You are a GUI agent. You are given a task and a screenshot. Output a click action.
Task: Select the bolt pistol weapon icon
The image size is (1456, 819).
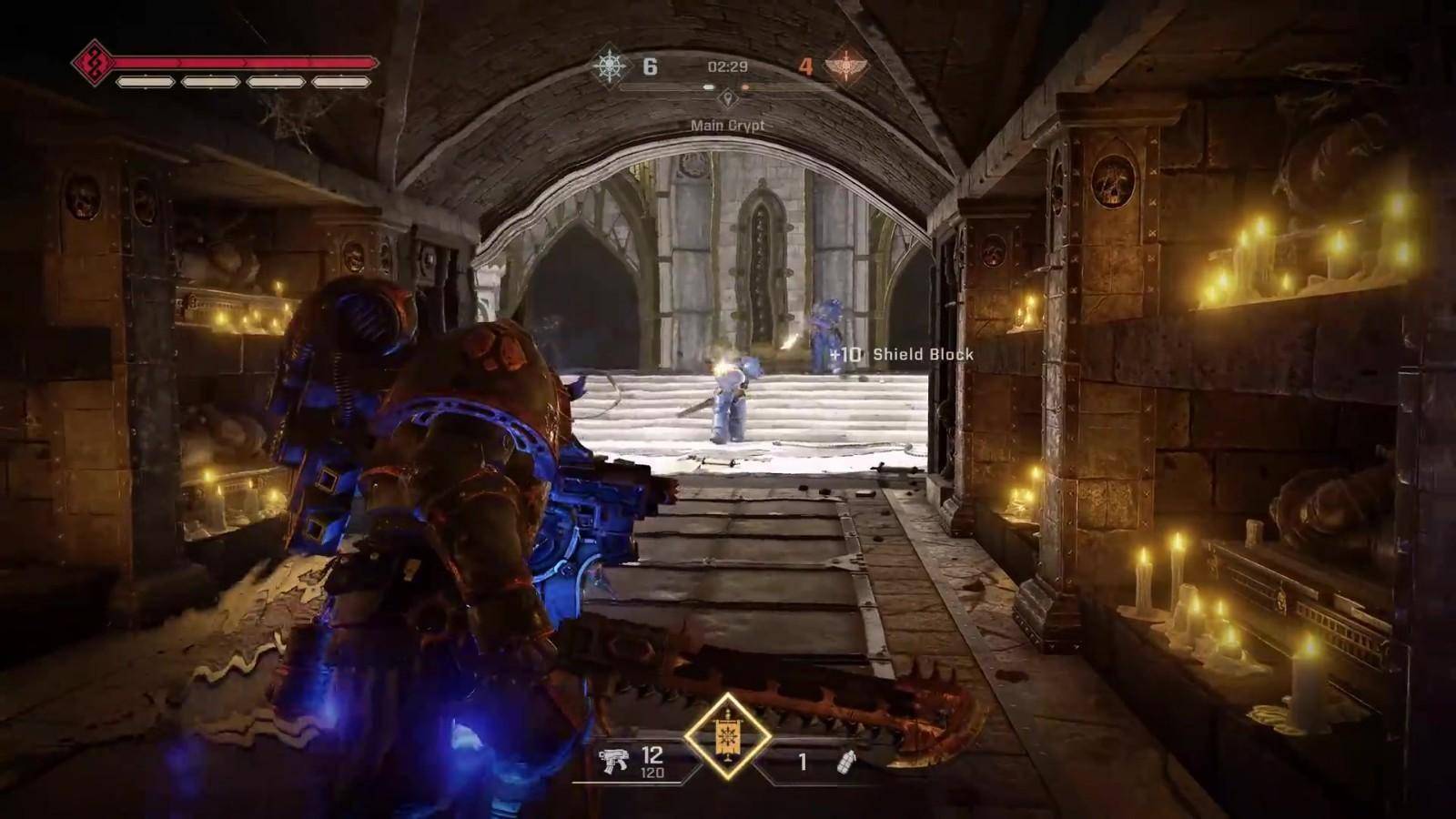point(616,761)
